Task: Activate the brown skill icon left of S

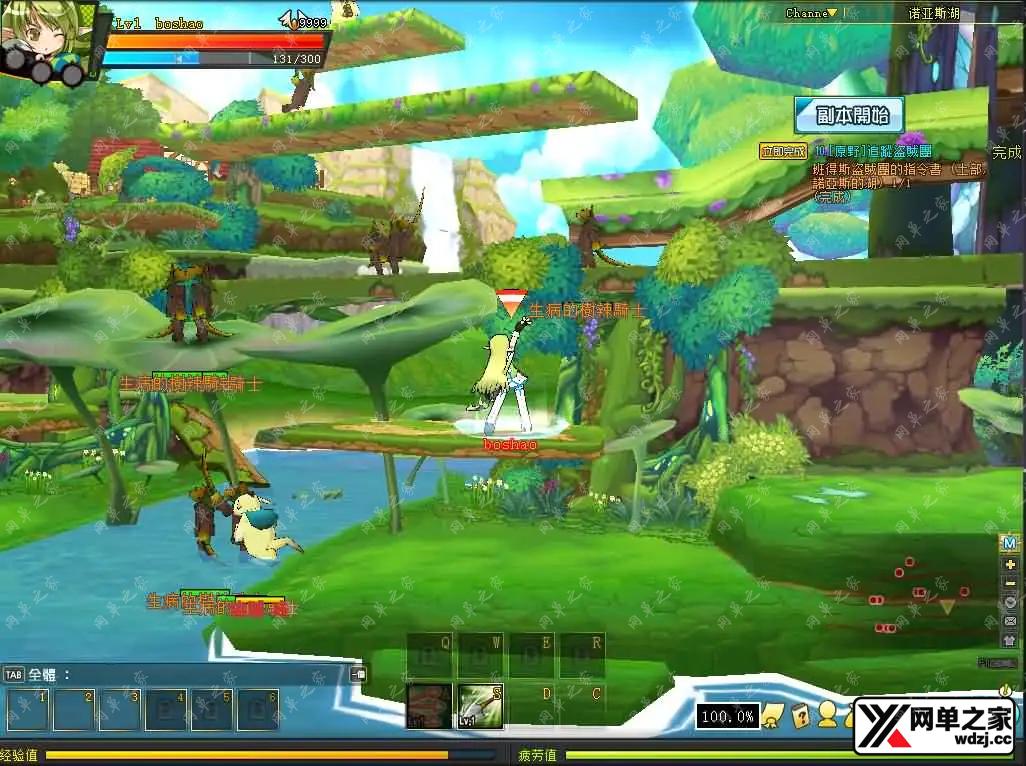Action: 429,706
